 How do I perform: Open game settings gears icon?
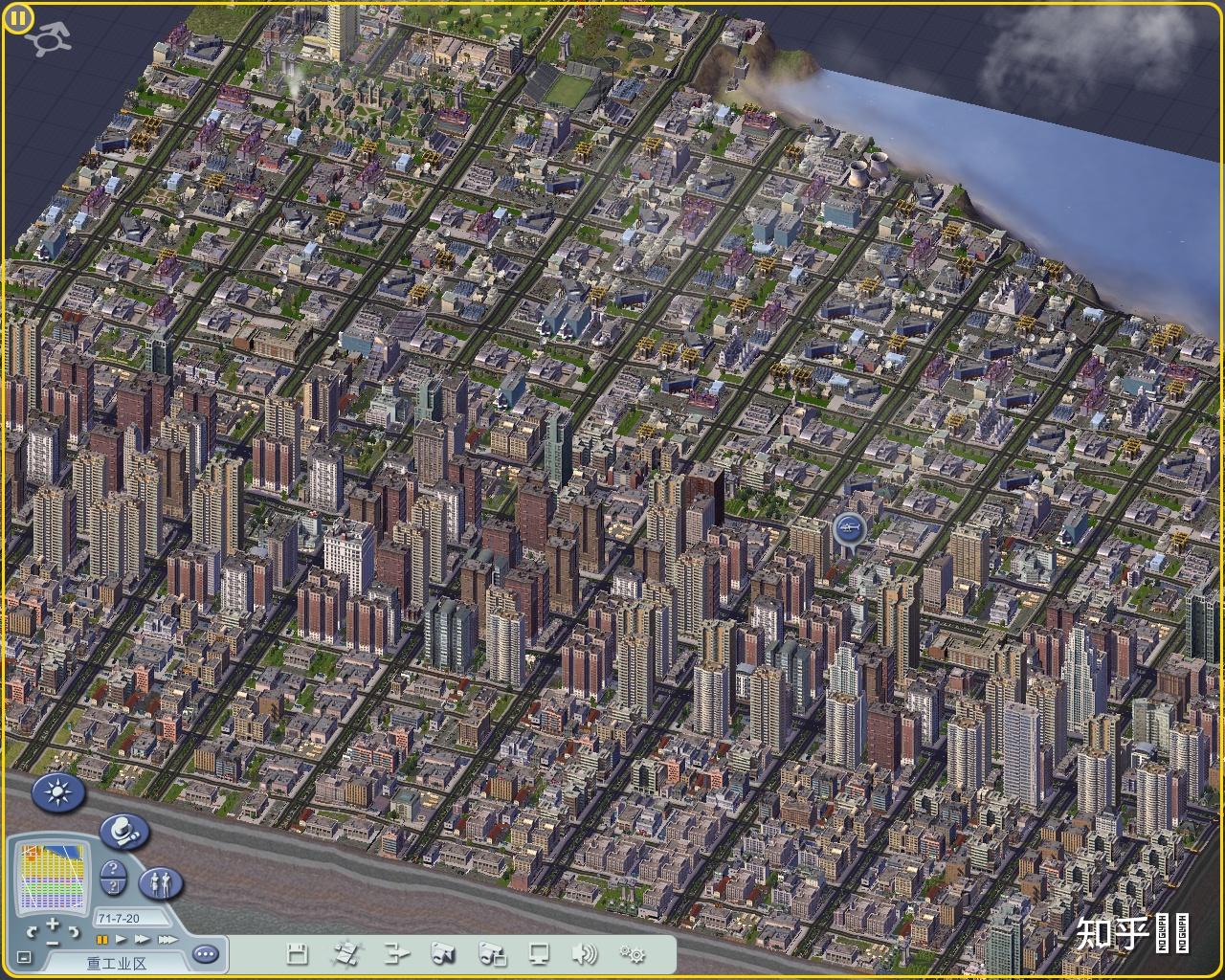633,954
